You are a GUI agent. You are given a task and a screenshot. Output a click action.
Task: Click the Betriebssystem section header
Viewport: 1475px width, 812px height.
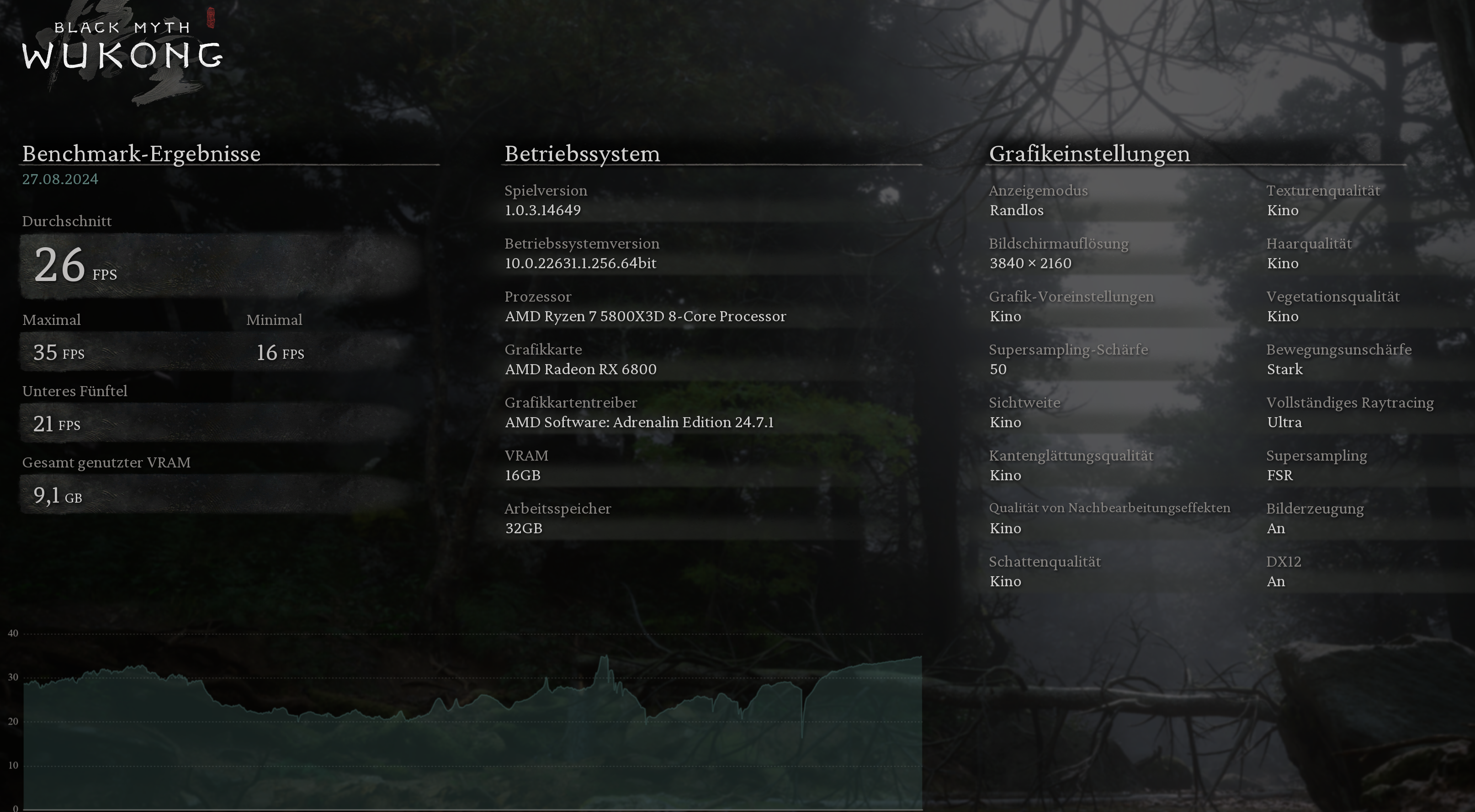click(582, 154)
